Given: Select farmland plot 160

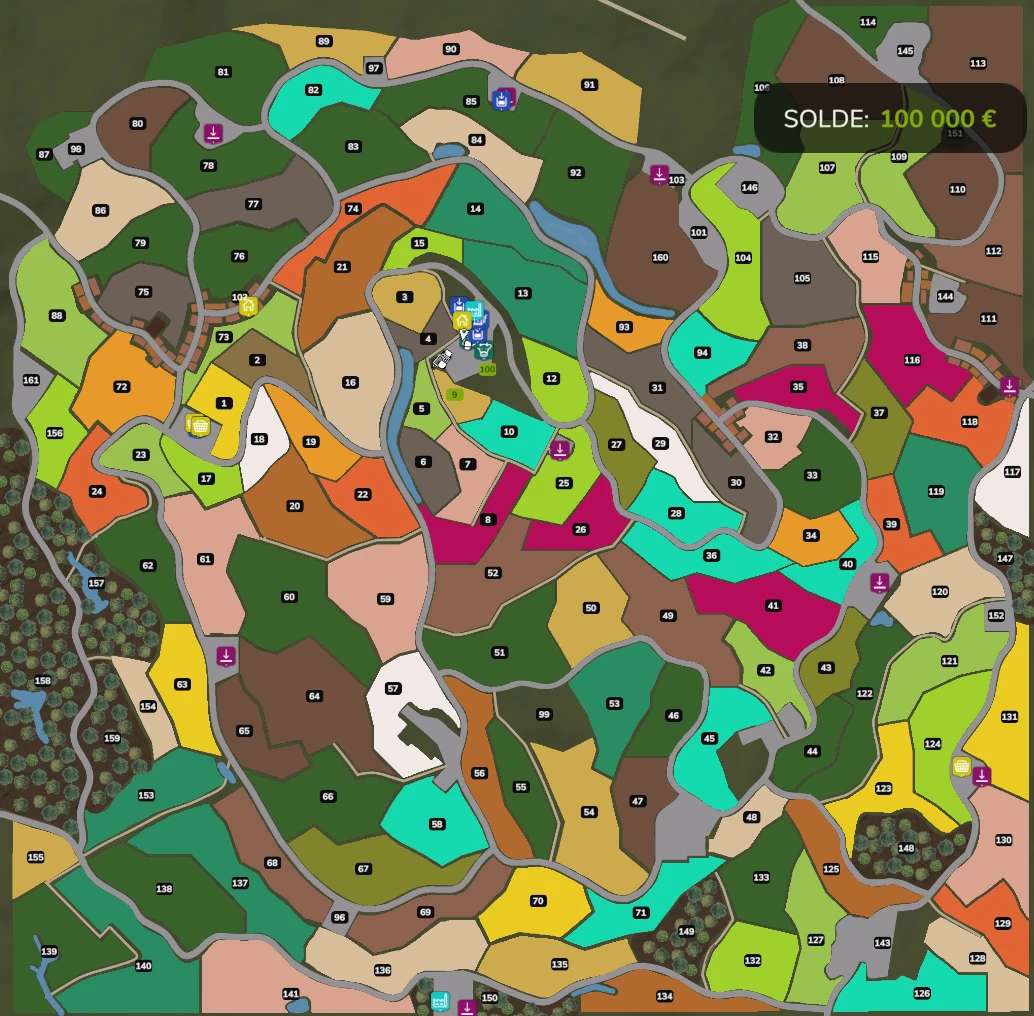Looking at the screenshot, I should coord(660,257).
